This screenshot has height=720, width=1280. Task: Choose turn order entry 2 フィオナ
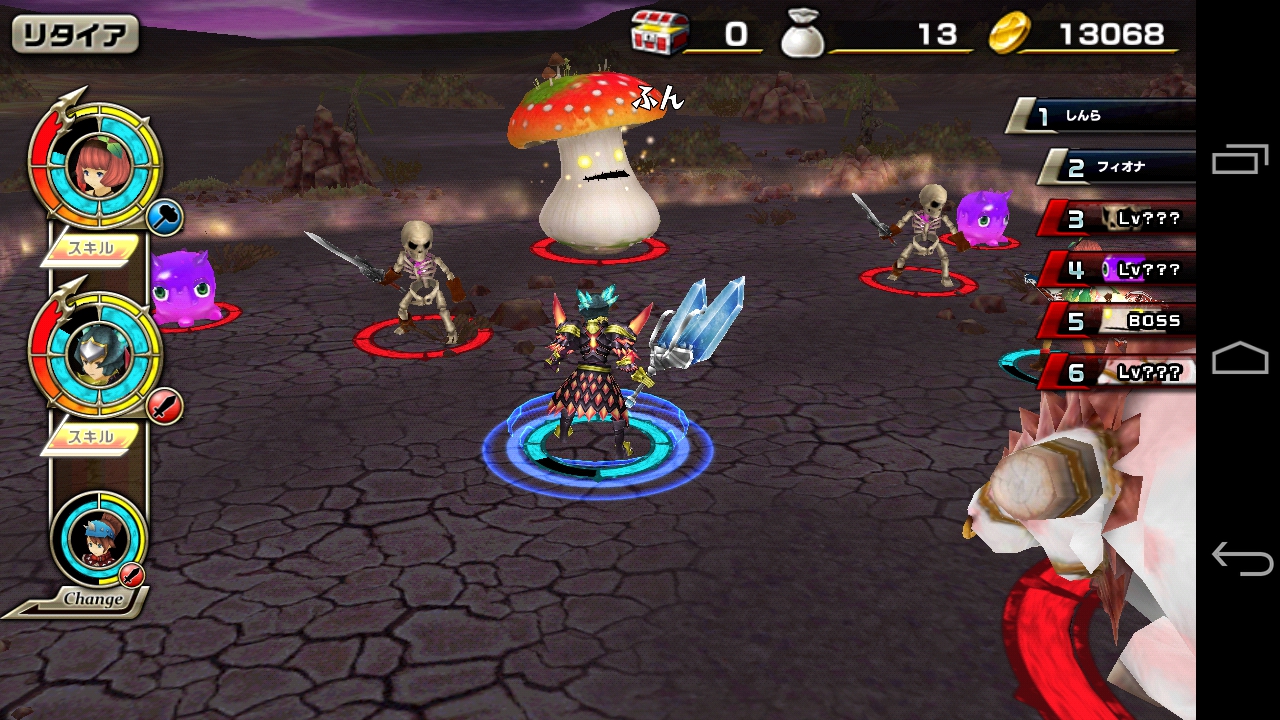point(1120,167)
